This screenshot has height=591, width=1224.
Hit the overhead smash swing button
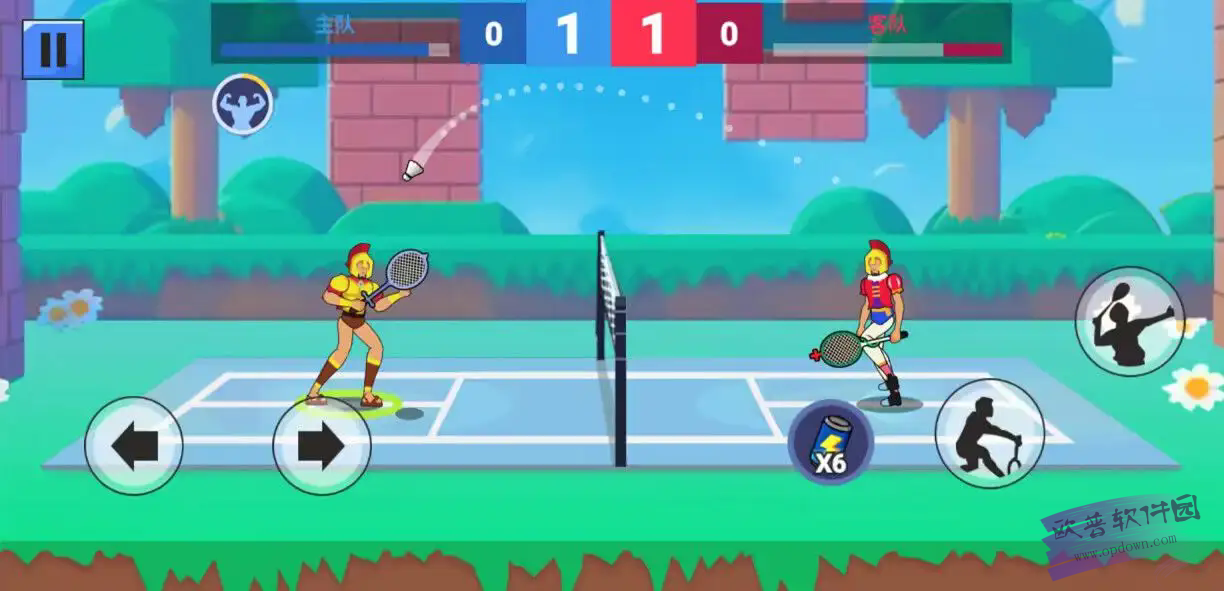(x=1129, y=321)
